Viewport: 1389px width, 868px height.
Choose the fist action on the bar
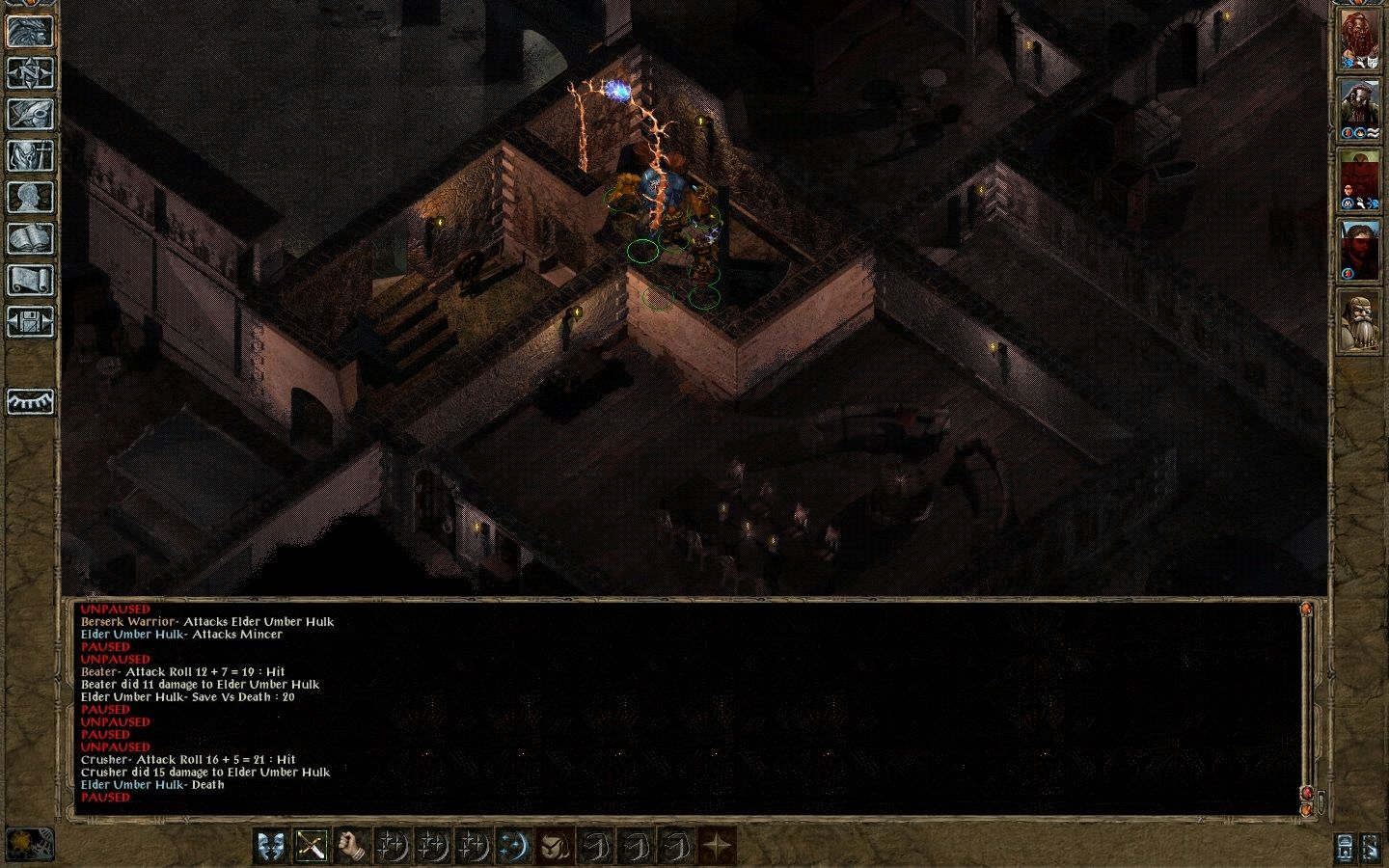pos(352,847)
